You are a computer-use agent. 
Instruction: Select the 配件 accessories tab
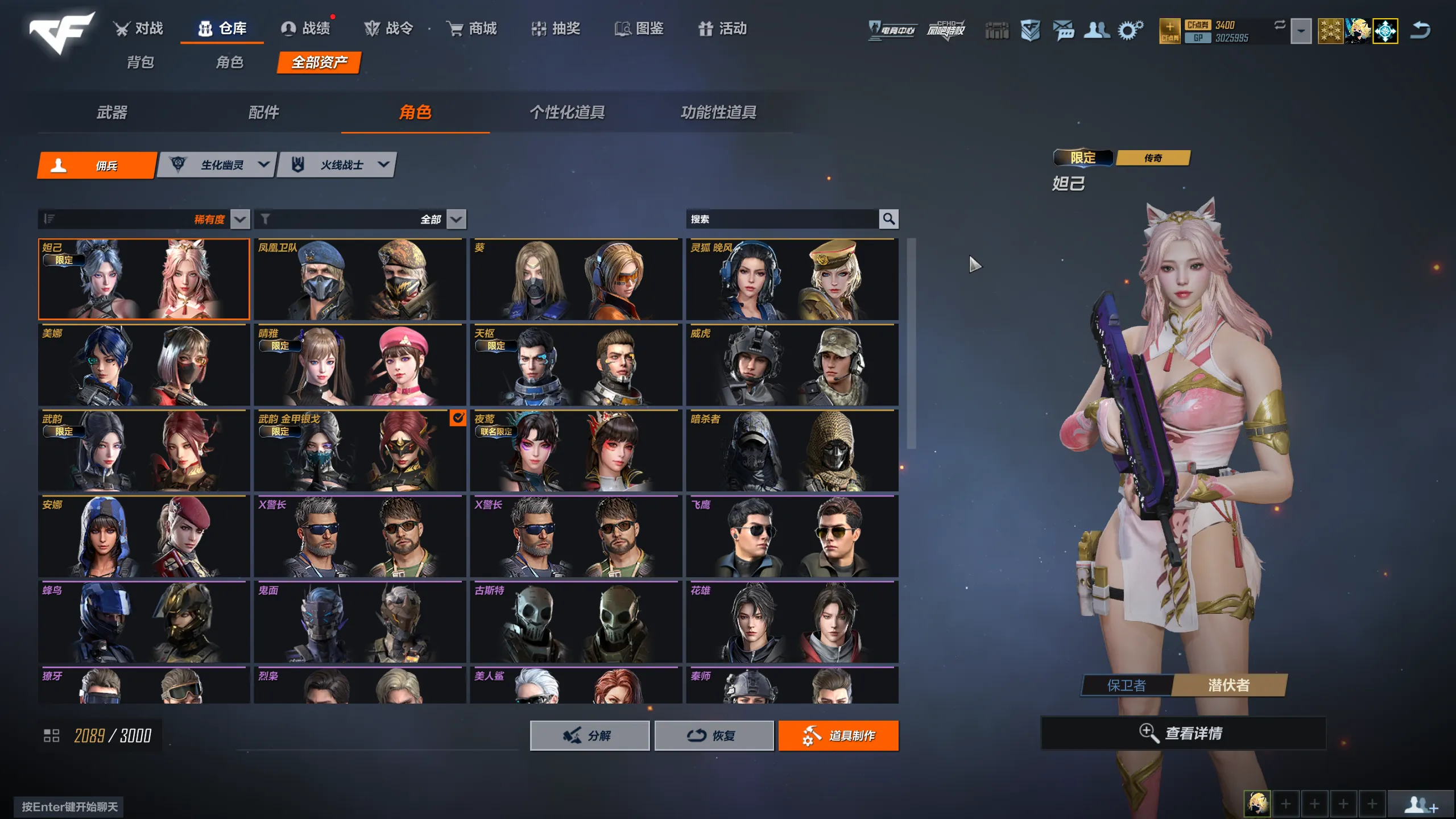tap(263, 113)
